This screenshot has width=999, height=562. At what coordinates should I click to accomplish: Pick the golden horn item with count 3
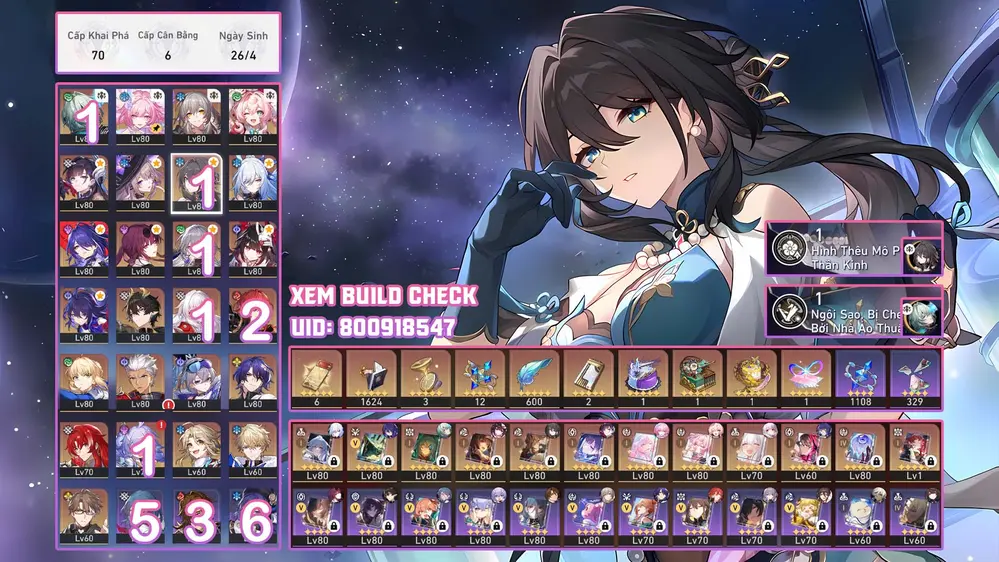click(x=426, y=377)
